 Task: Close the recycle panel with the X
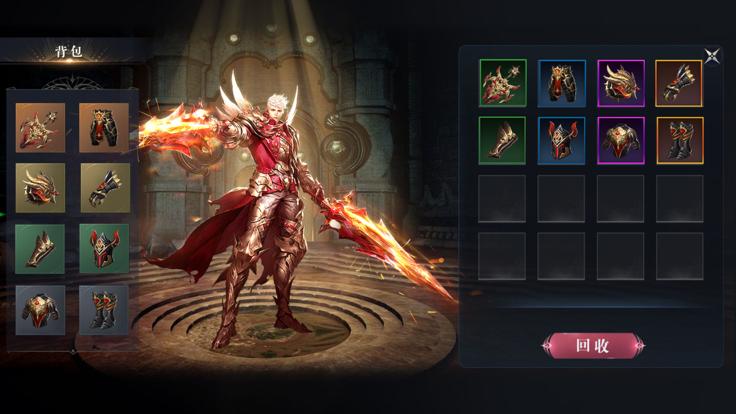711,56
